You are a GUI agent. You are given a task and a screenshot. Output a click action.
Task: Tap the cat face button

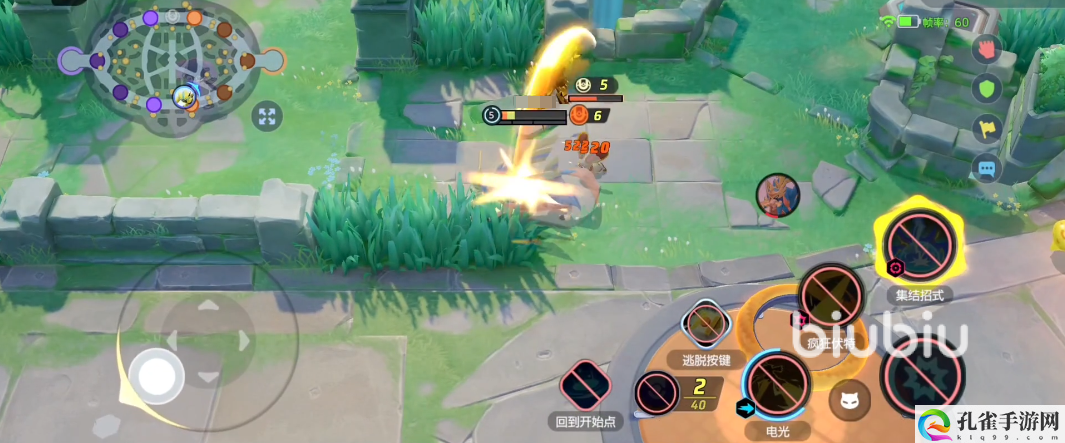pos(850,400)
